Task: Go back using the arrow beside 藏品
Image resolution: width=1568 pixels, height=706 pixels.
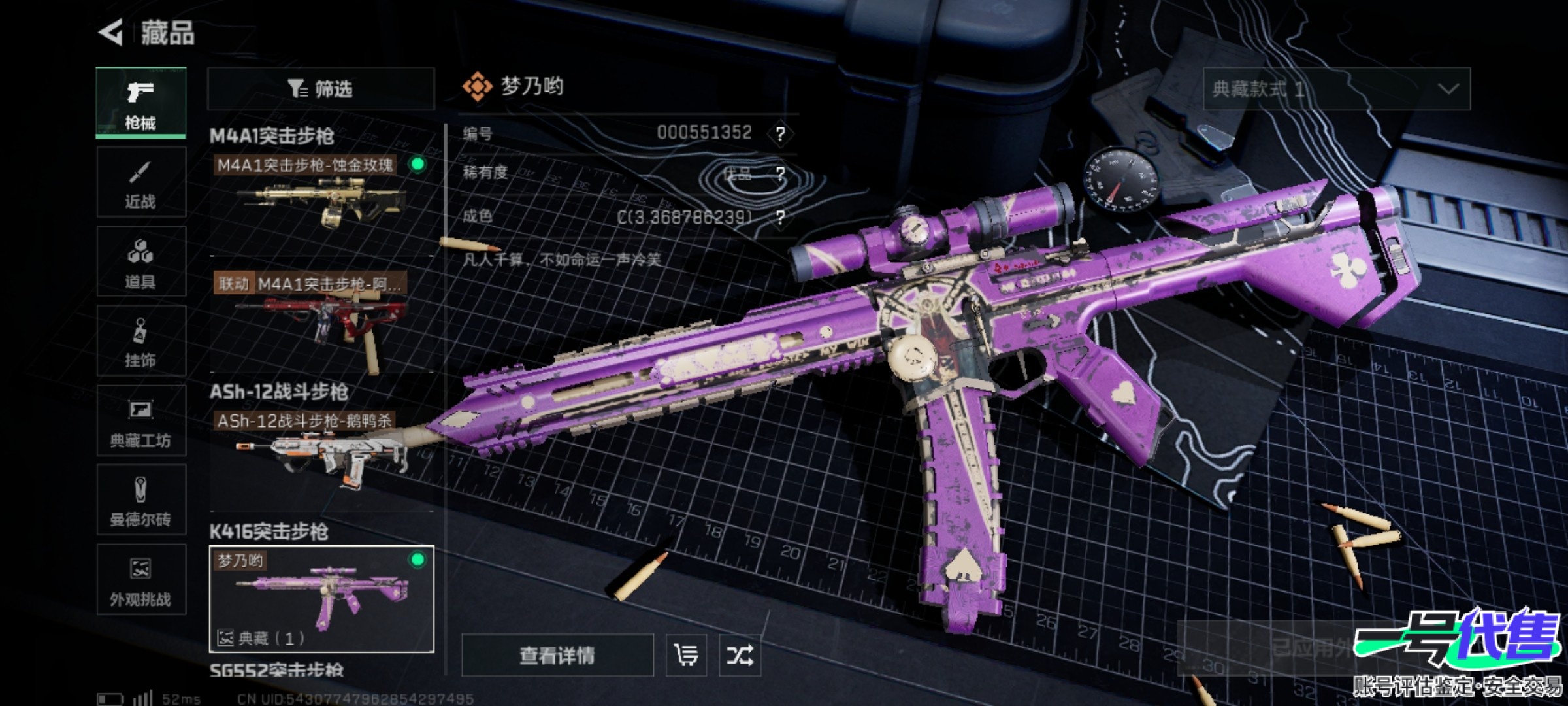Action: (x=112, y=33)
